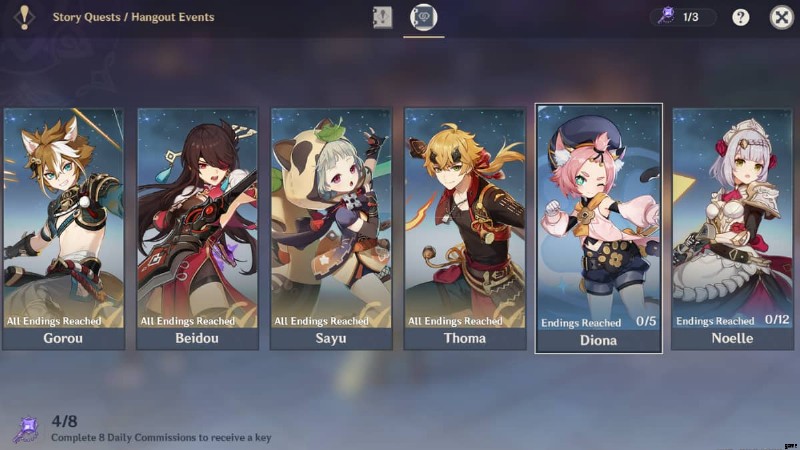Screen dimensions: 800x450
Task: Switch to the Story Quests book tab
Action: pos(383,17)
